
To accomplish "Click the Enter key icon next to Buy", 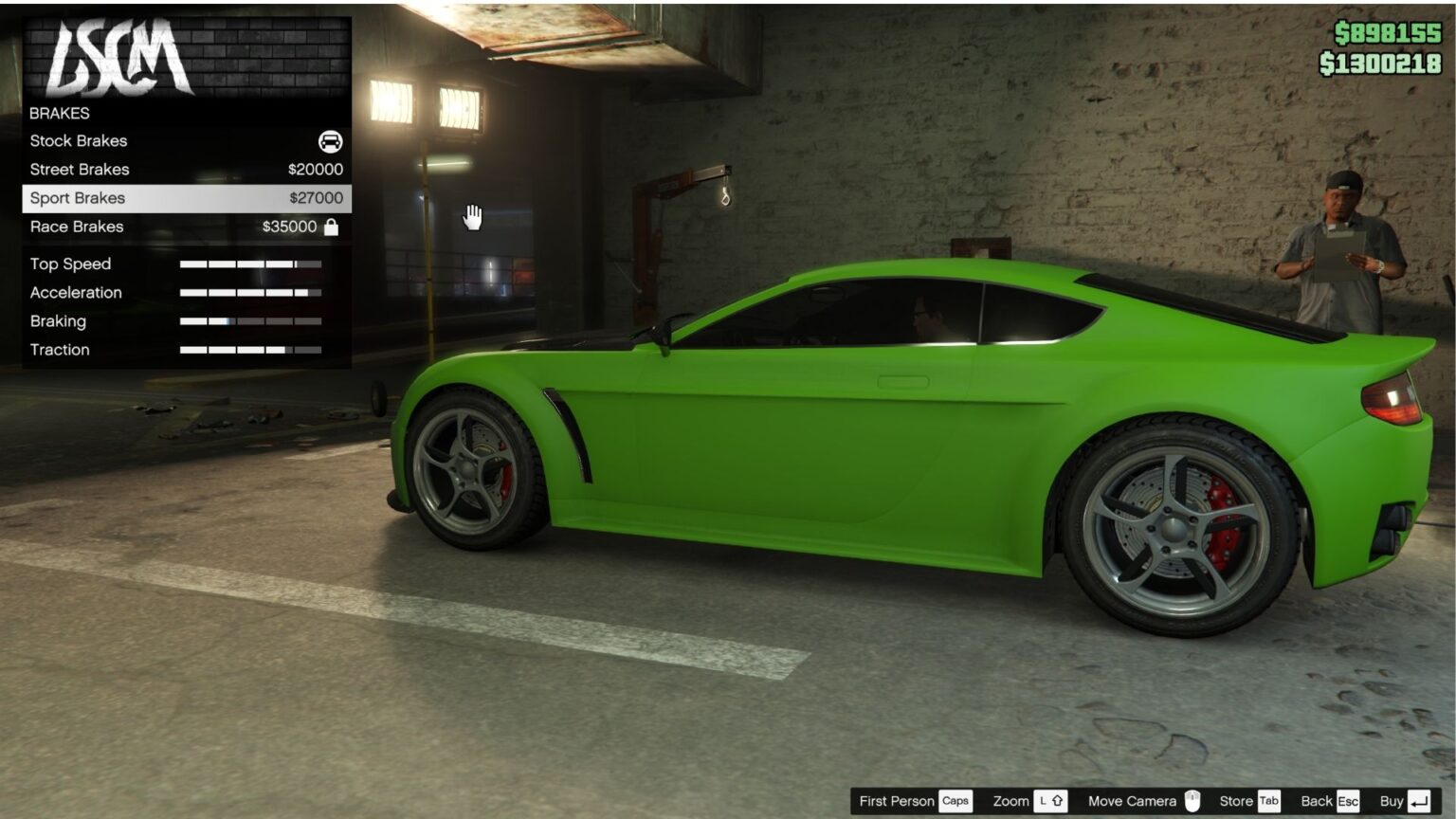I will (x=1418, y=800).
